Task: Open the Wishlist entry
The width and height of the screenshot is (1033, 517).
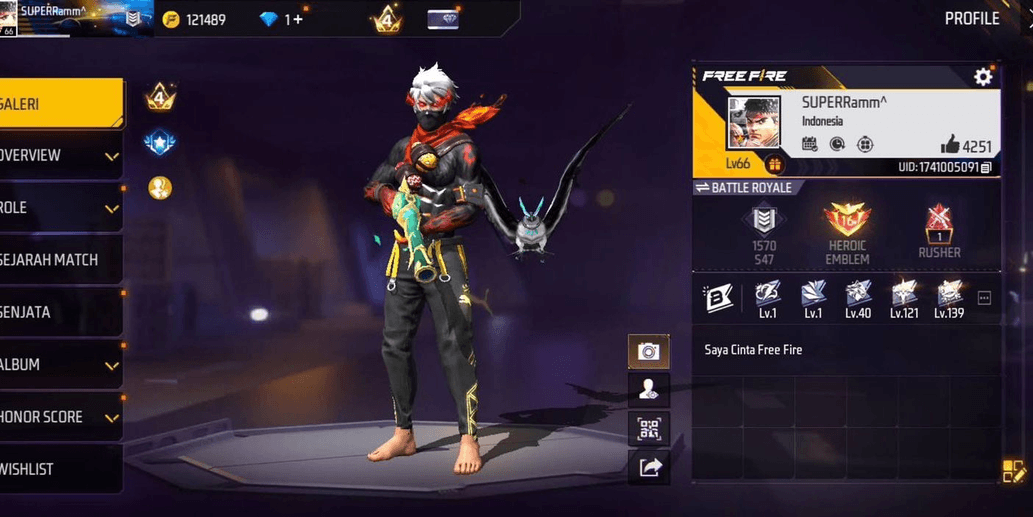Action: pyautogui.click(x=60, y=469)
